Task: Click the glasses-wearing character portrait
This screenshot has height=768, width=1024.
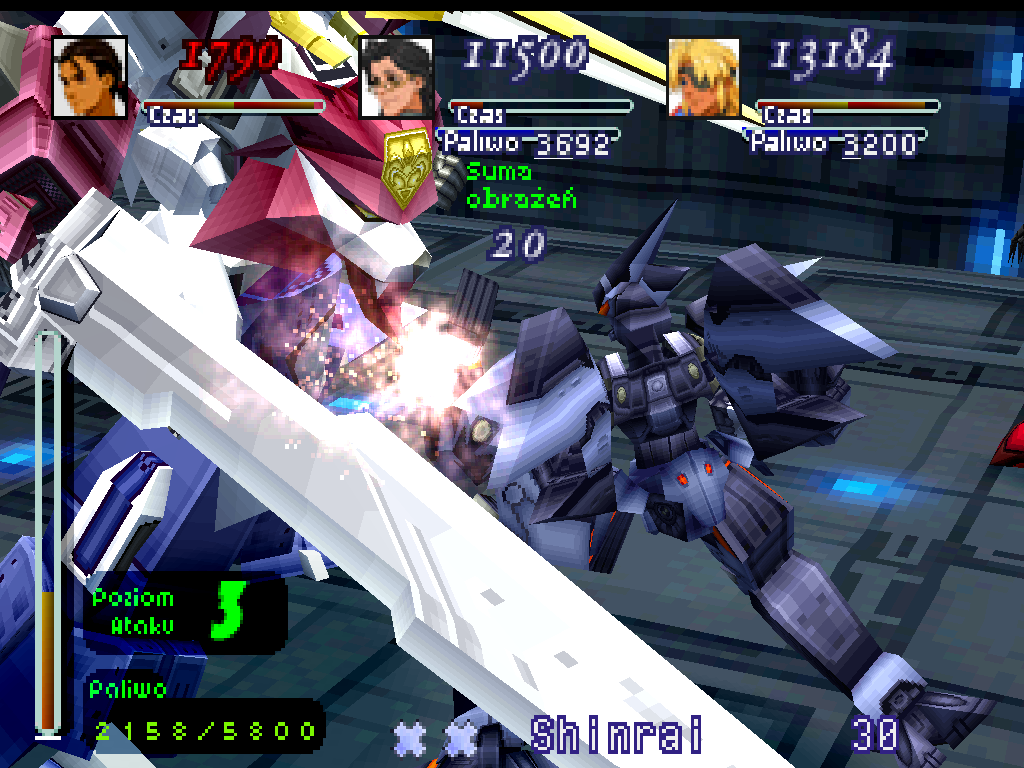Action: click(x=396, y=77)
